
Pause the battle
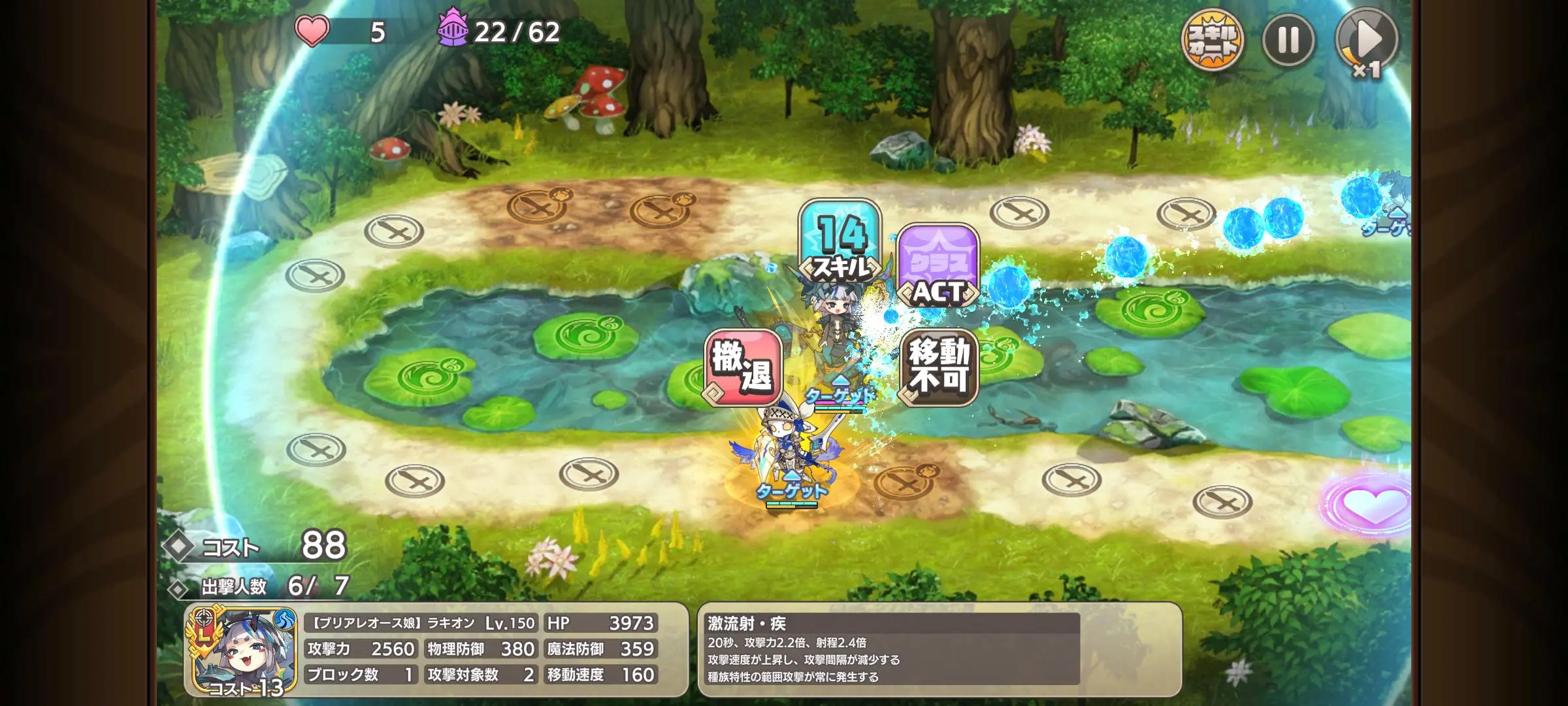(x=1288, y=41)
